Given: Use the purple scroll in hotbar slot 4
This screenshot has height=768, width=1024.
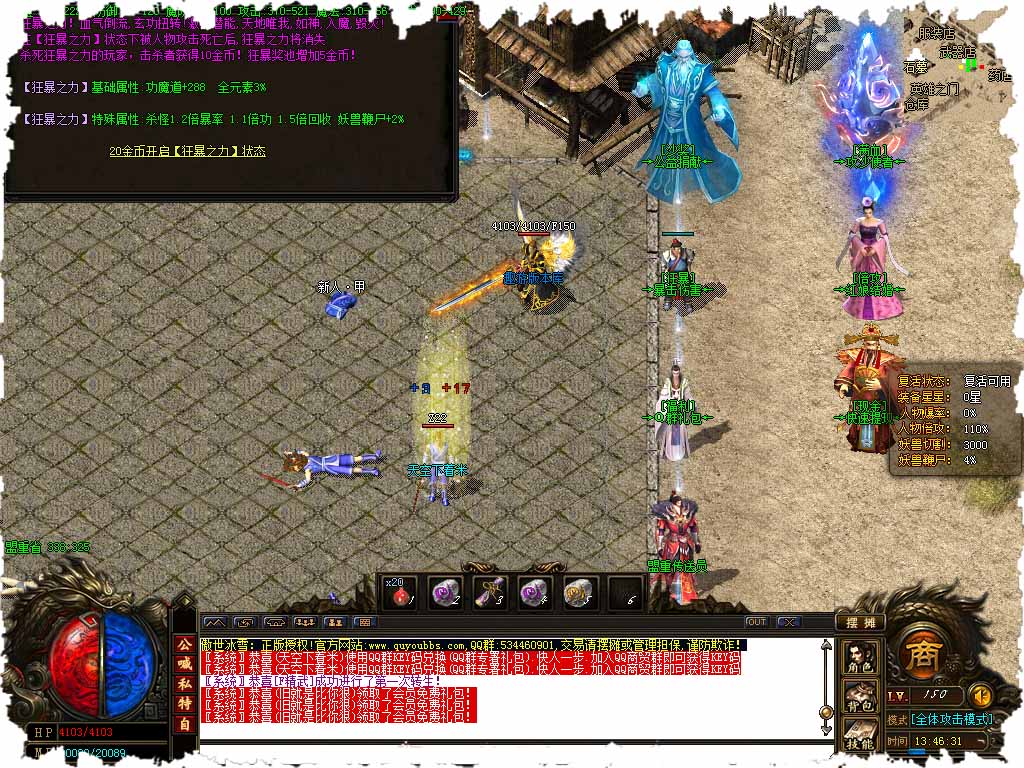Looking at the screenshot, I should point(535,594).
